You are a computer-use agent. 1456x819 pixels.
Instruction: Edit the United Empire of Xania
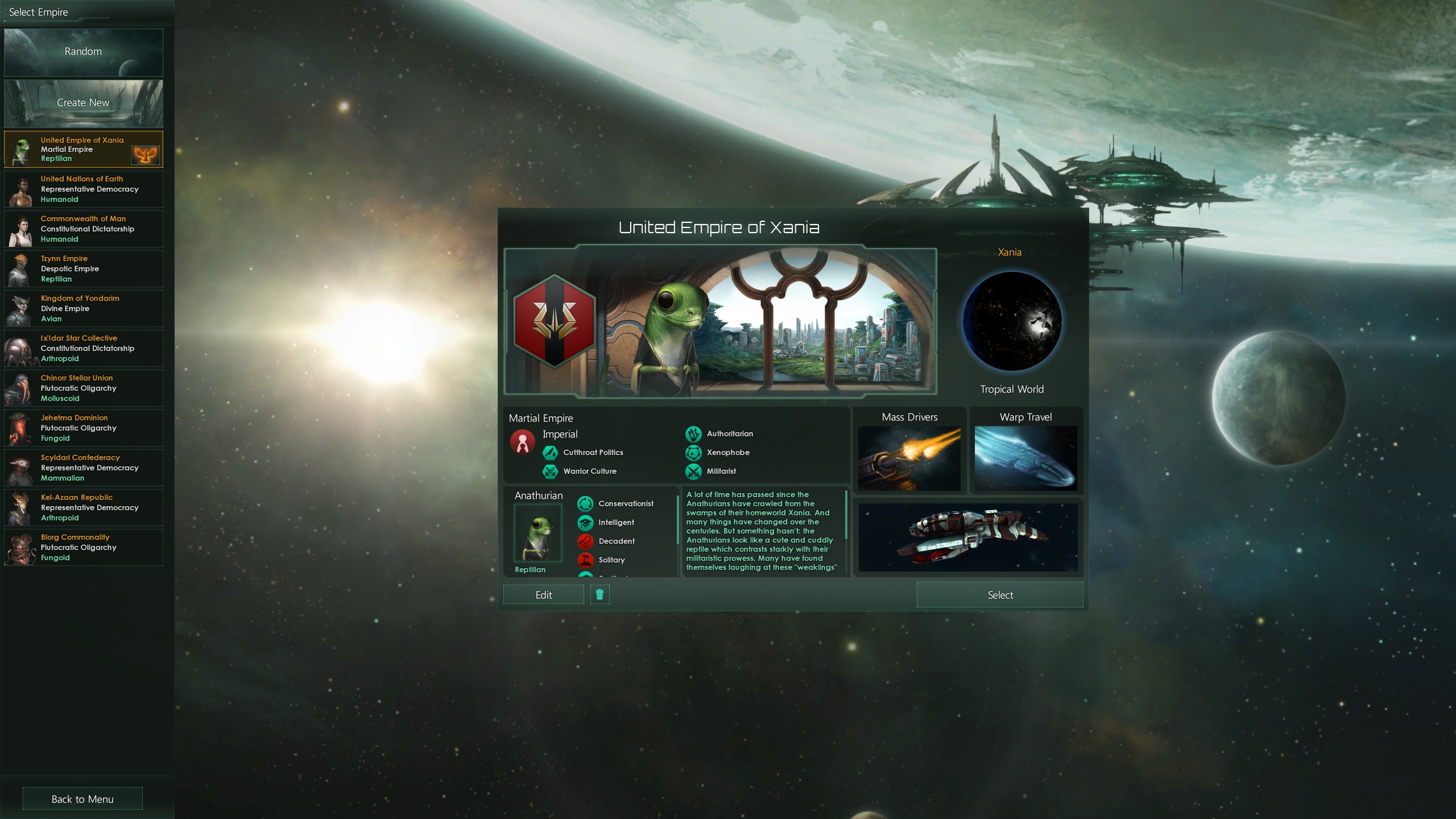coord(543,595)
